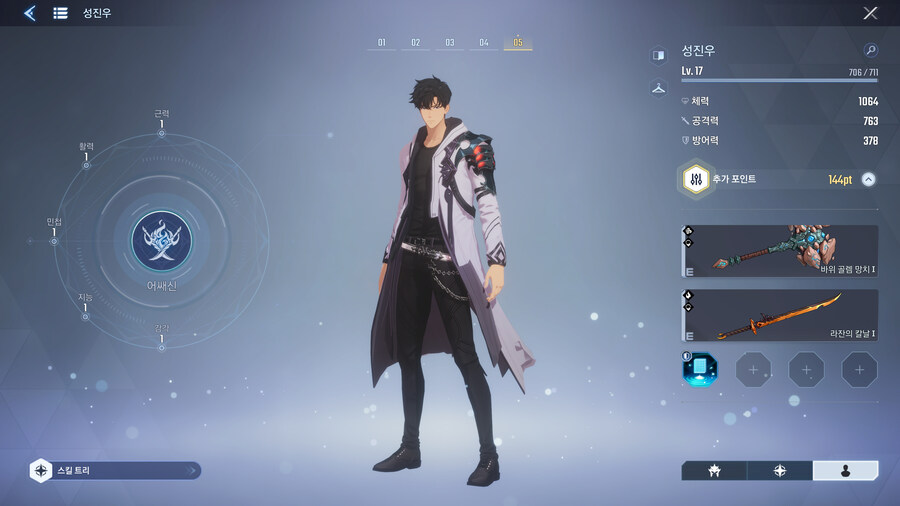Close the character screen with the X

870,13
